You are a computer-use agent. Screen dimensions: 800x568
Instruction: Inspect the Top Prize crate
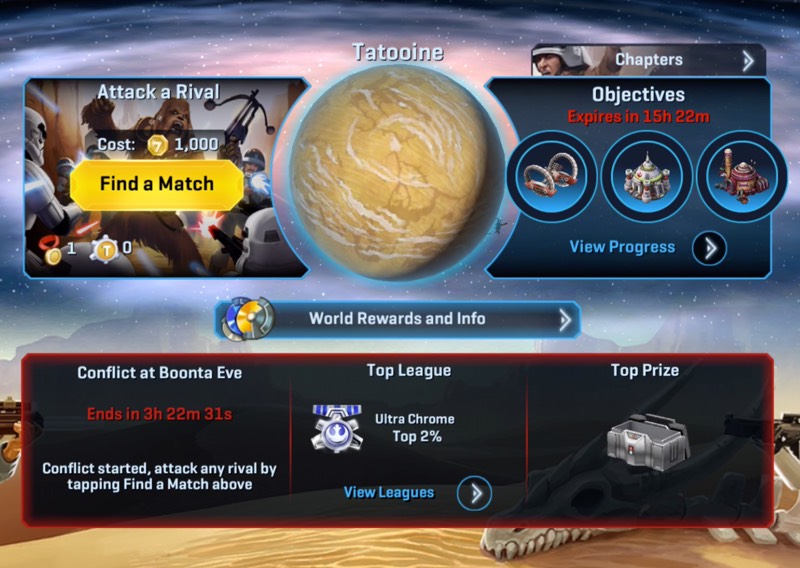645,438
